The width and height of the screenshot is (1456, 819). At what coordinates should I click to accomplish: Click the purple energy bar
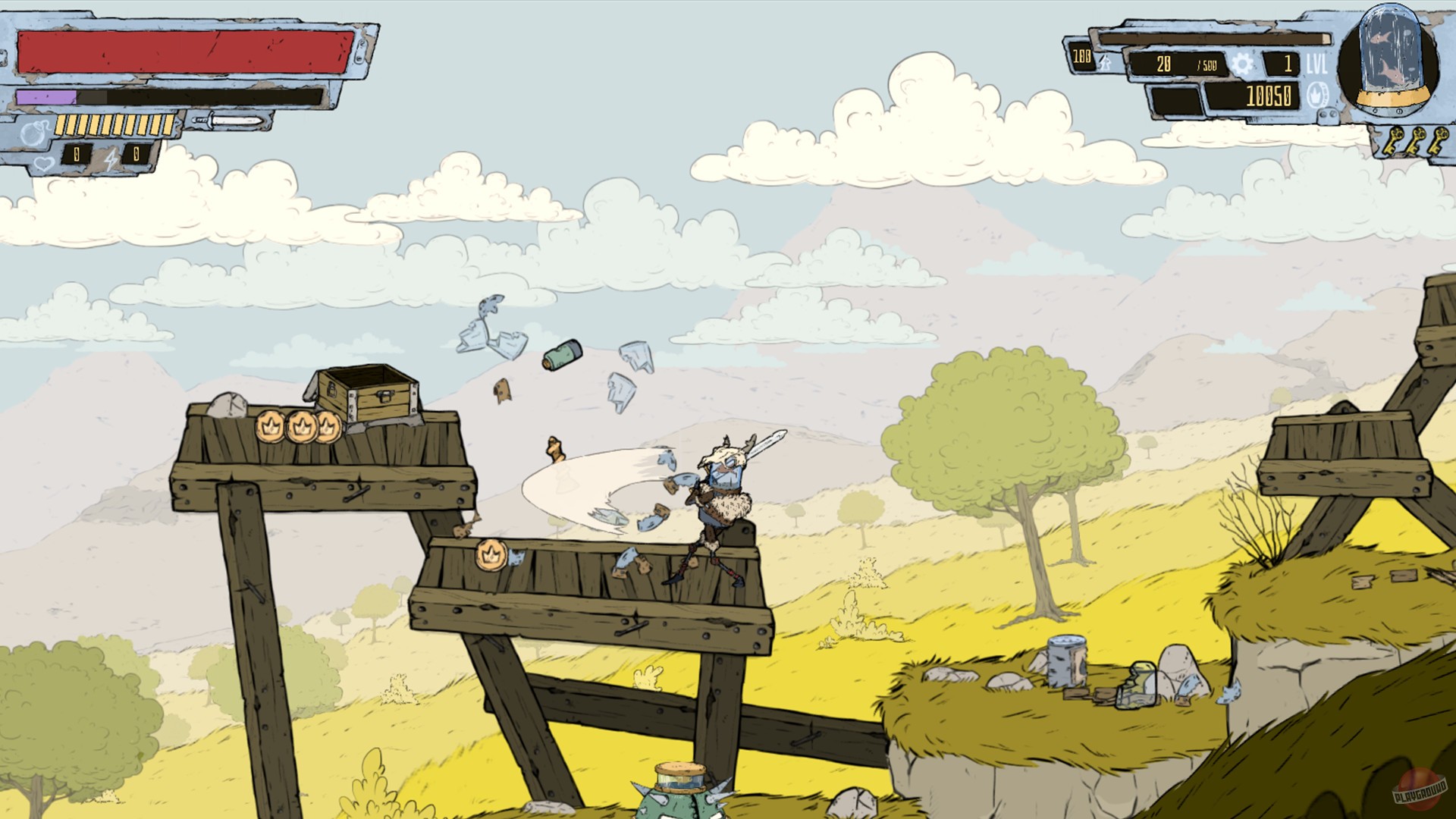(x=45, y=96)
